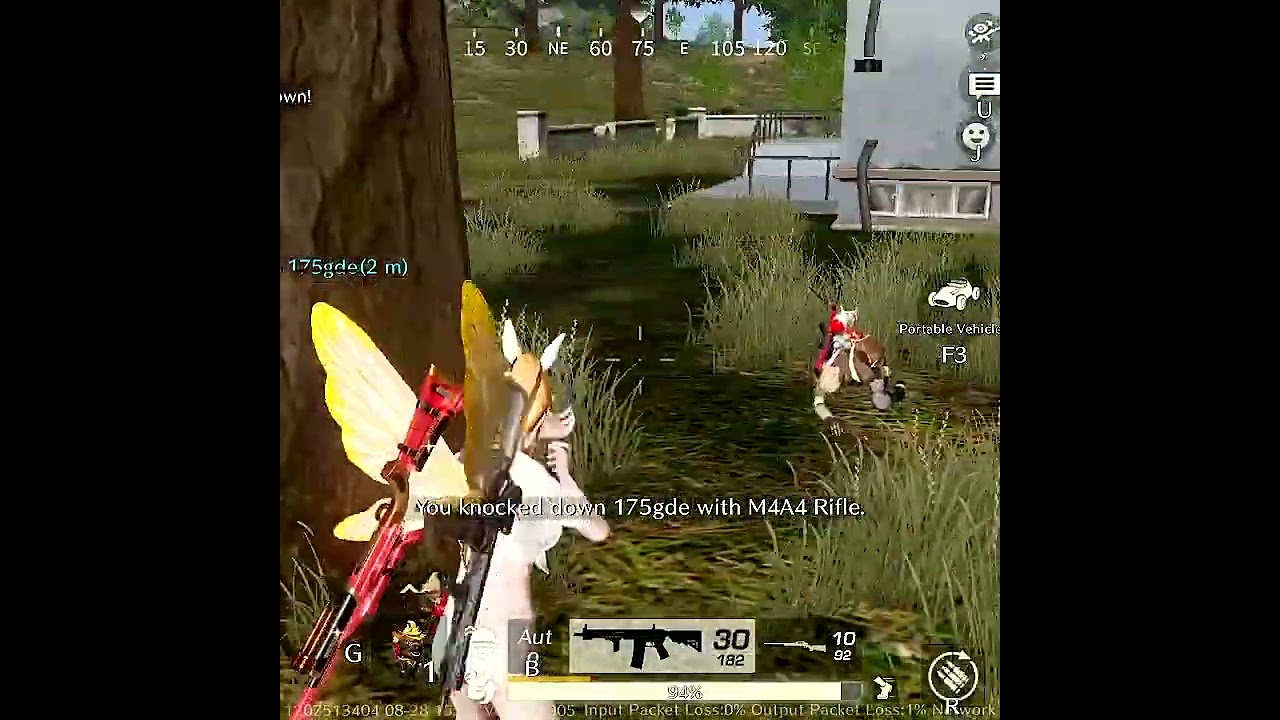Toggle the eye visibility icon
The image size is (1280, 720).
(x=982, y=31)
